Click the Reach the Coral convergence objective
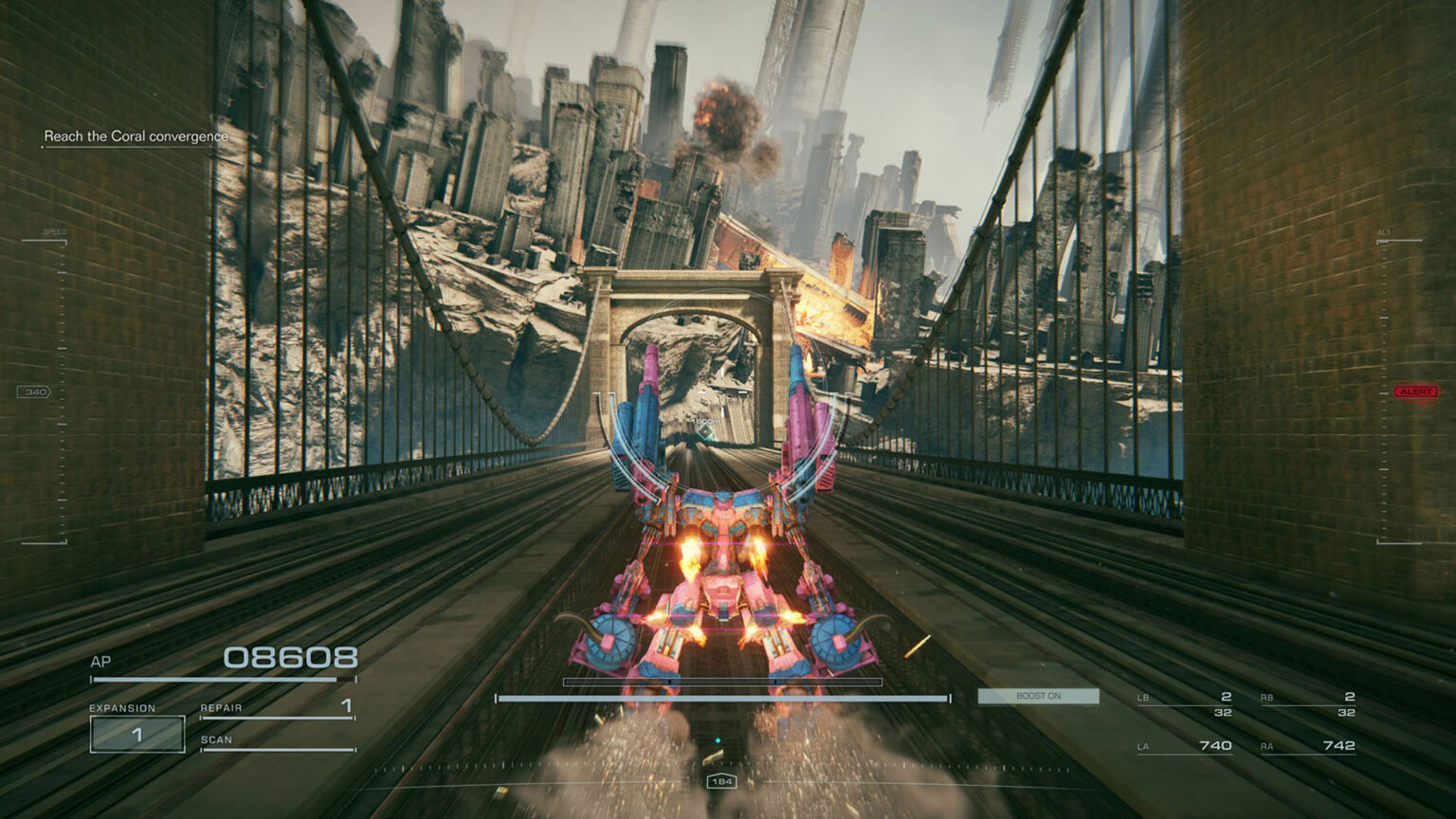The height and width of the screenshot is (819, 1456). [136, 136]
